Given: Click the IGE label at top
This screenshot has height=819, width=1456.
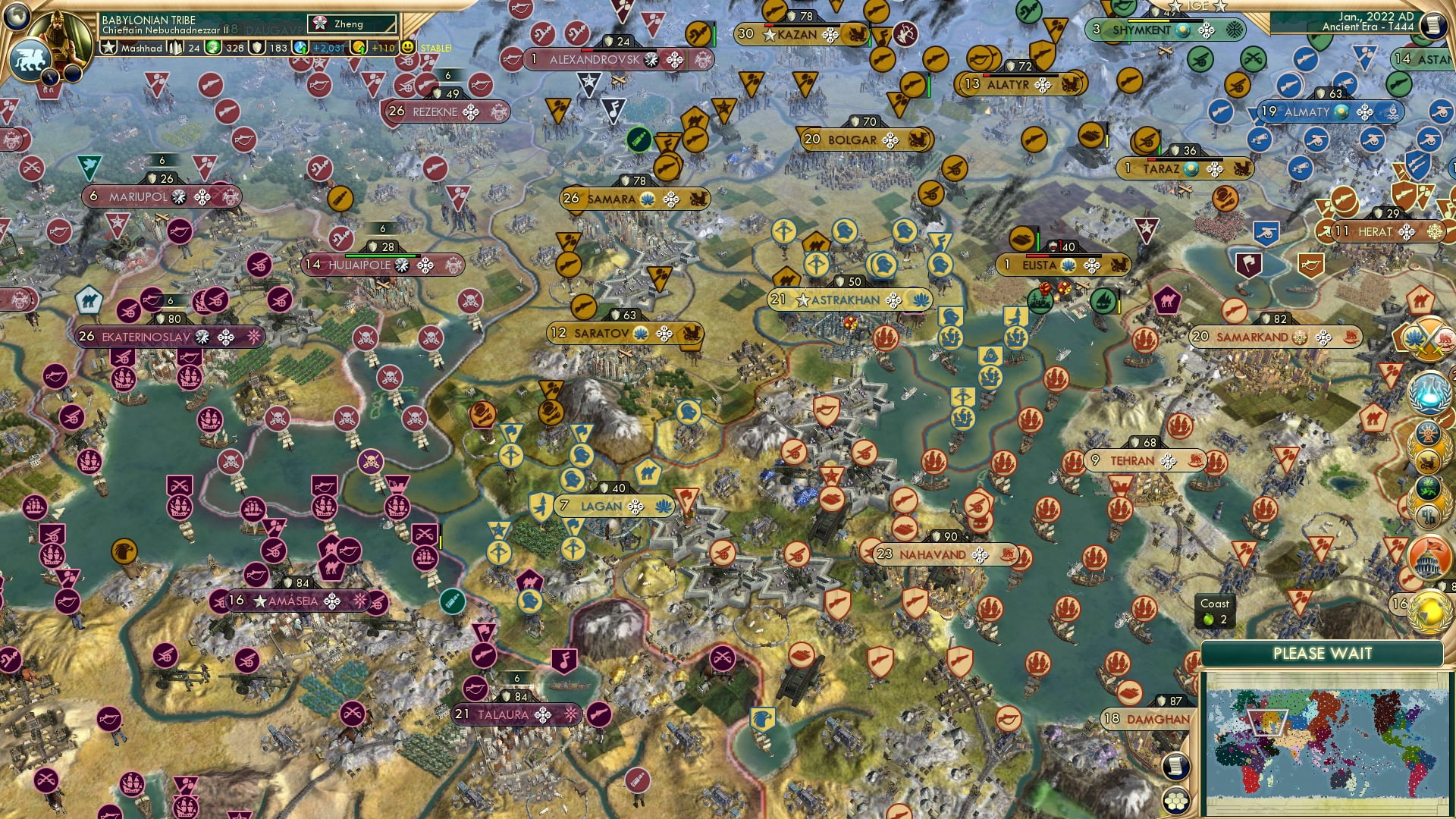Looking at the screenshot, I should tap(1198, 6).
